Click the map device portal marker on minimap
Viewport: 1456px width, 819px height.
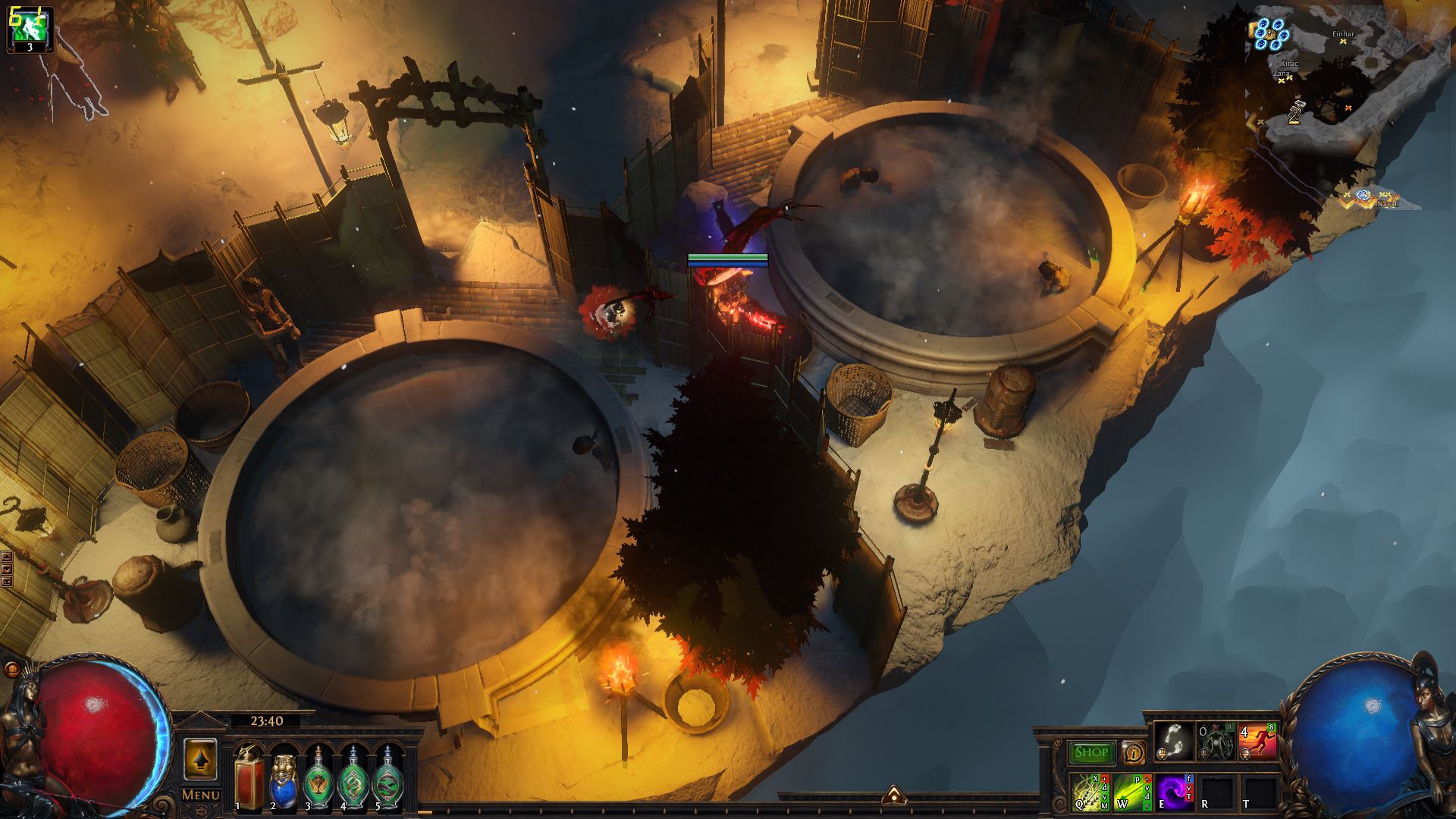point(1269,33)
